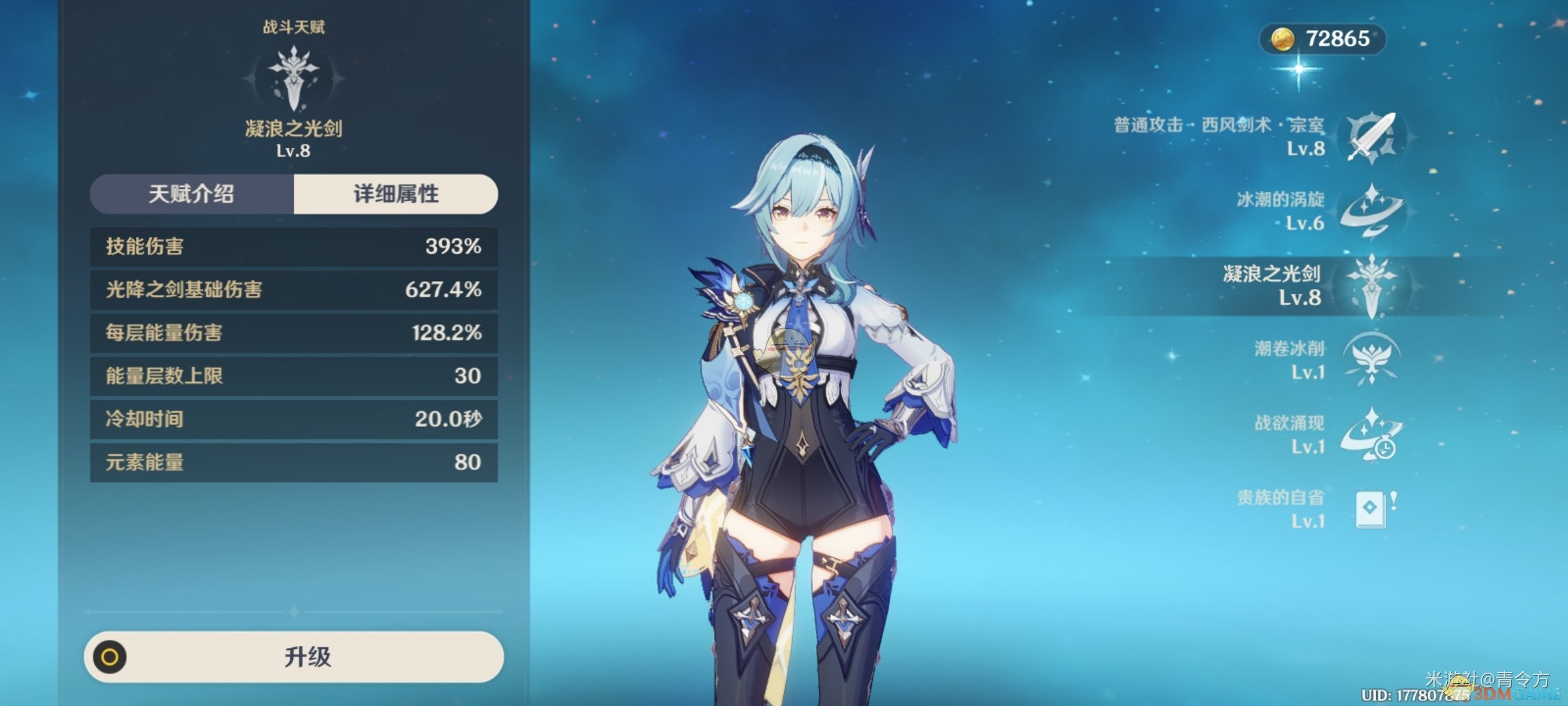Screen dimensions: 1568x706
Task: Select the 详细属性 tab
Action: point(396,194)
